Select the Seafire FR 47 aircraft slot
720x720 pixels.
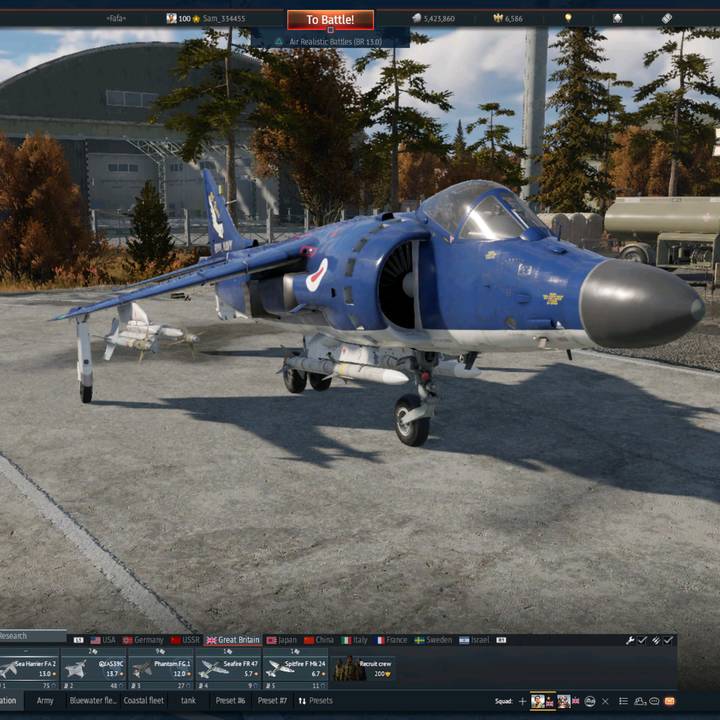click(228, 667)
